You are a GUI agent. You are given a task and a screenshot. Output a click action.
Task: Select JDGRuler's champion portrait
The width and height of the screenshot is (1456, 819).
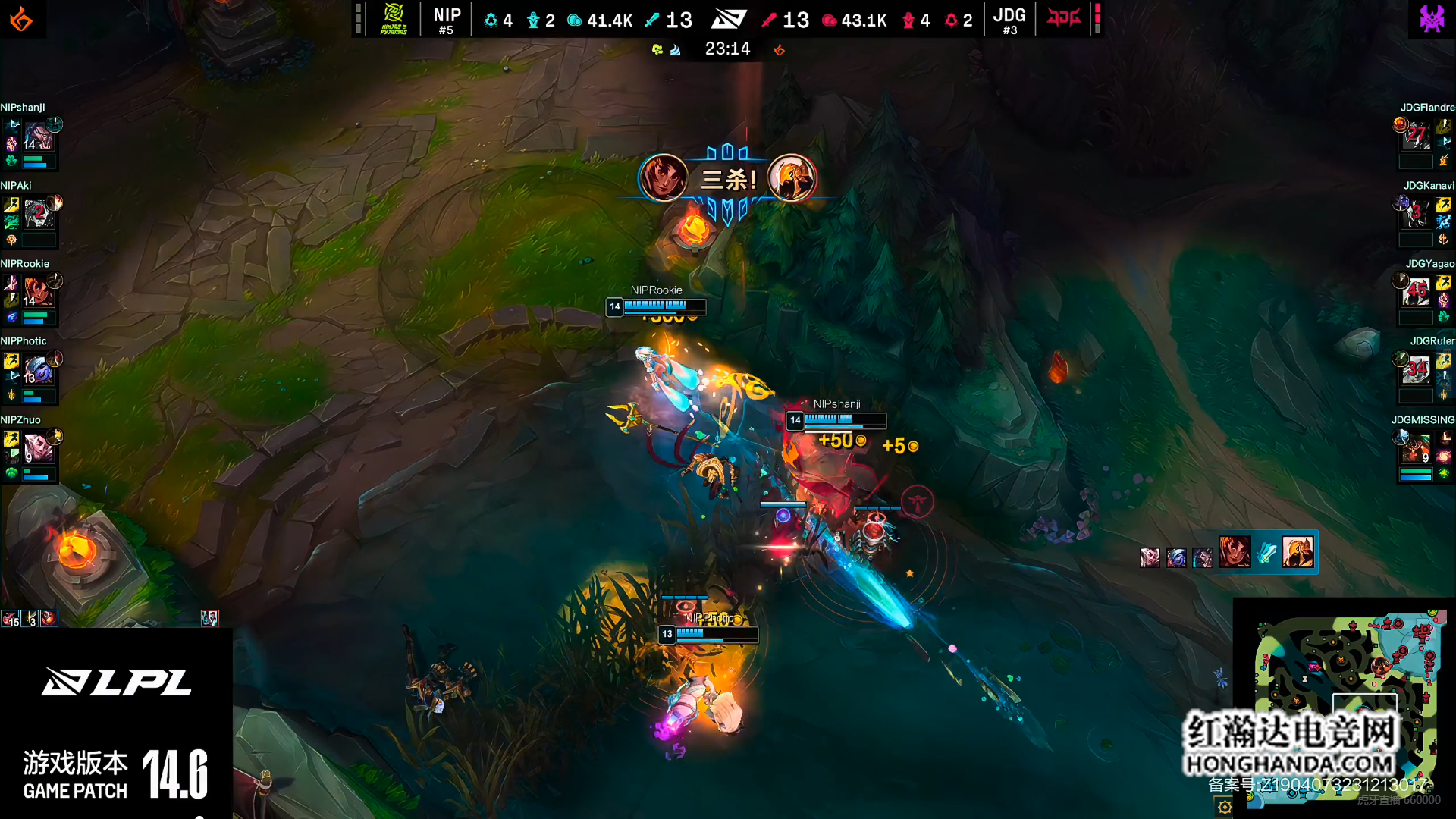tap(1415, 371)
